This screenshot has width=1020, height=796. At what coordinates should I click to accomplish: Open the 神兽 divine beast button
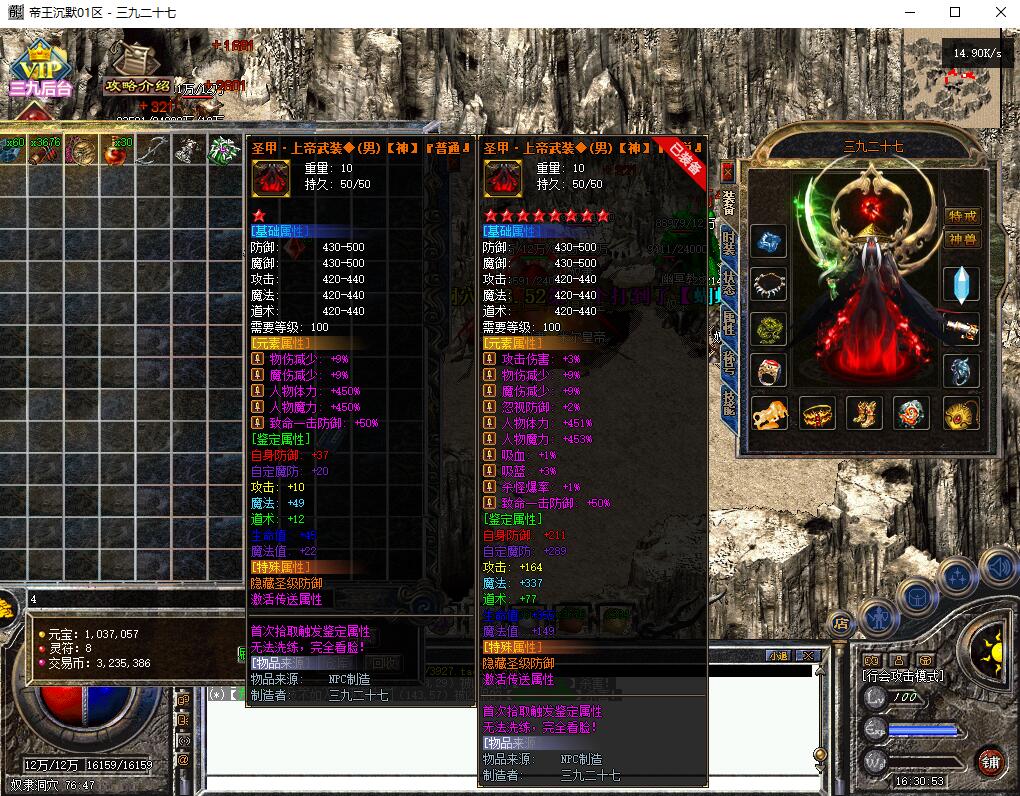962,239
